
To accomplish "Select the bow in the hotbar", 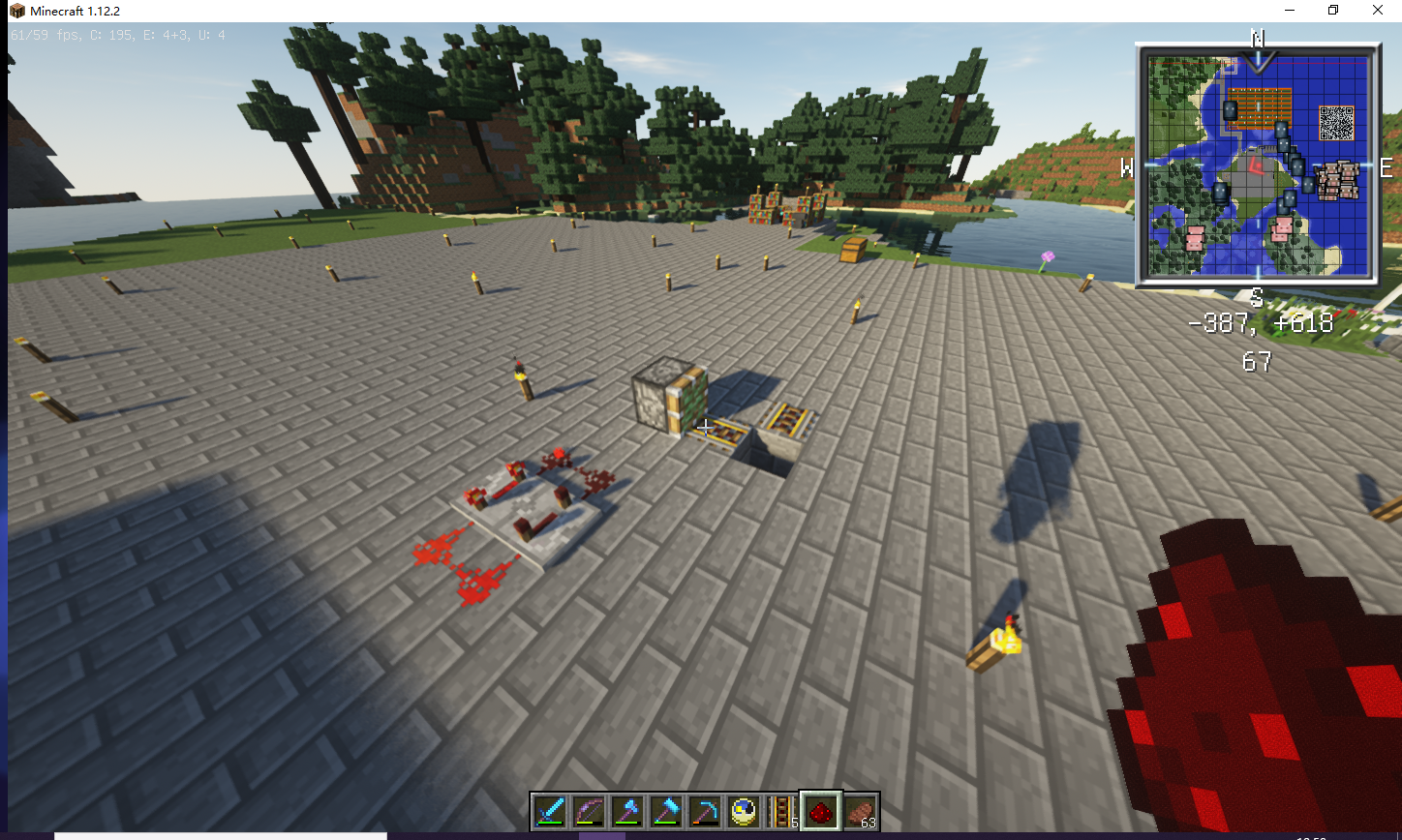I will (588, 811).
